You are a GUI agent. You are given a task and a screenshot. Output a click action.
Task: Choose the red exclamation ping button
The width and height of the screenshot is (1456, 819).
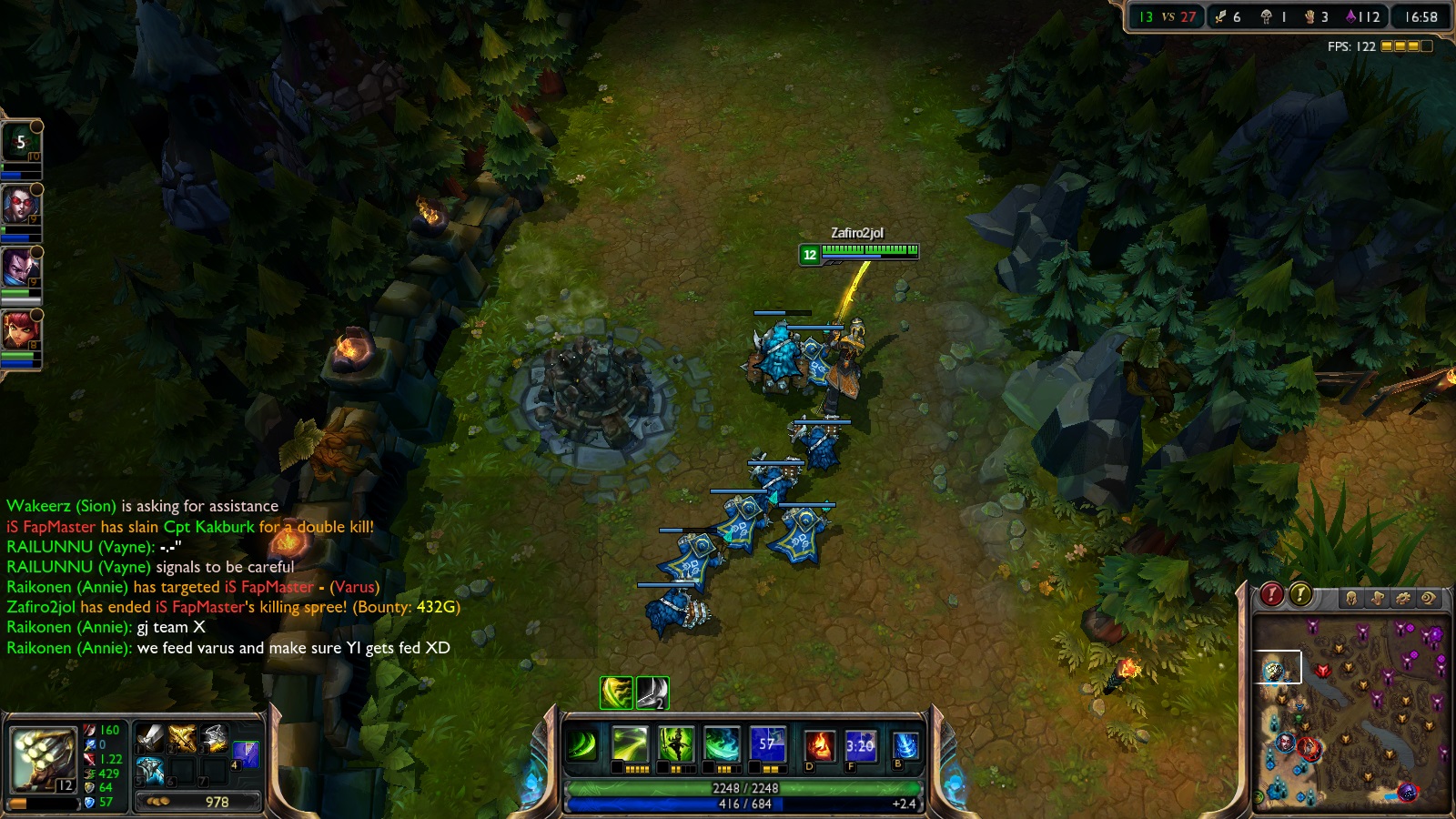point(1271,595)
